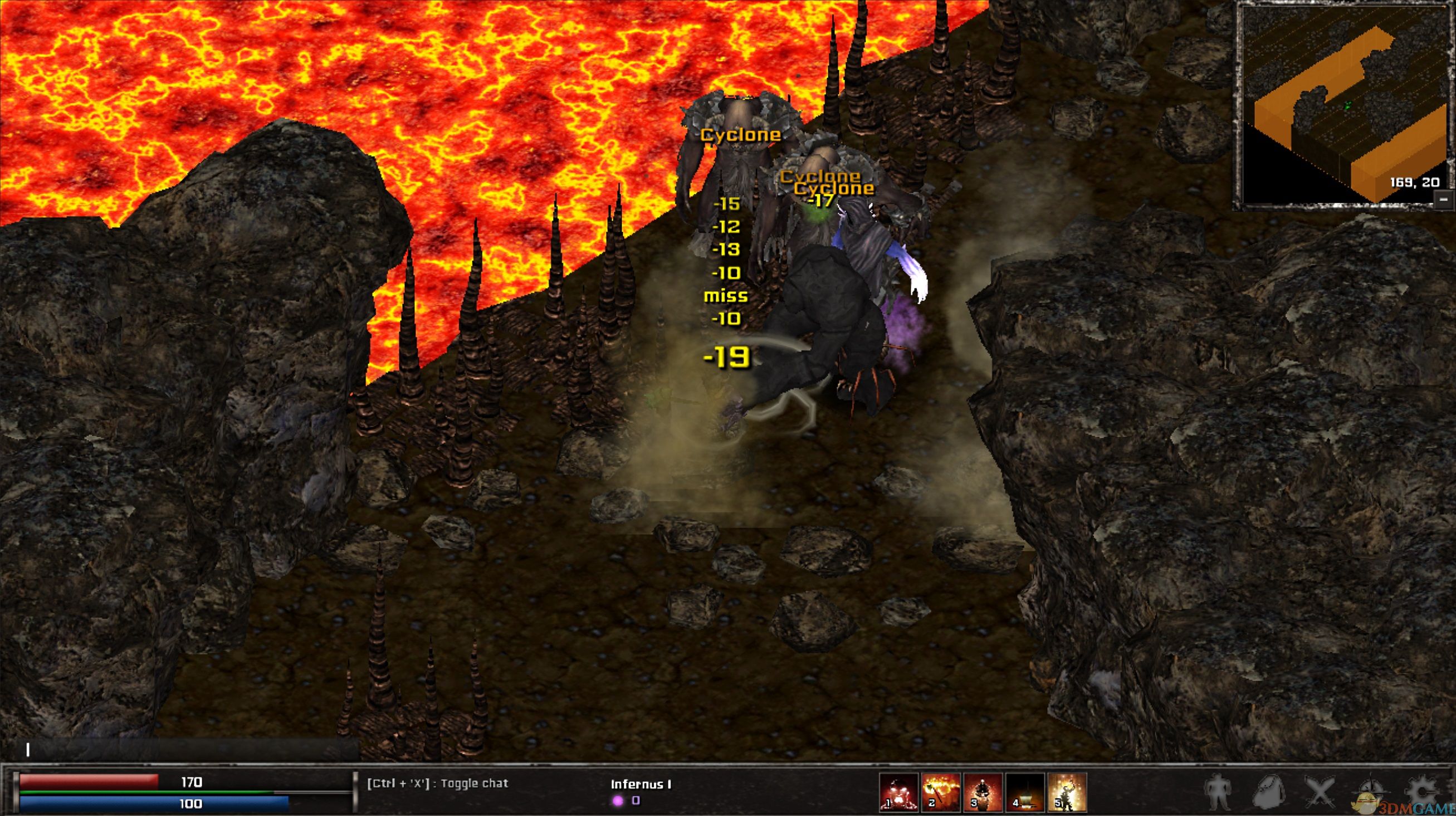Use skill 2, the flaming axe ability
The height and width of the screenshot is (816, 1456).
(x=941, y=792)
